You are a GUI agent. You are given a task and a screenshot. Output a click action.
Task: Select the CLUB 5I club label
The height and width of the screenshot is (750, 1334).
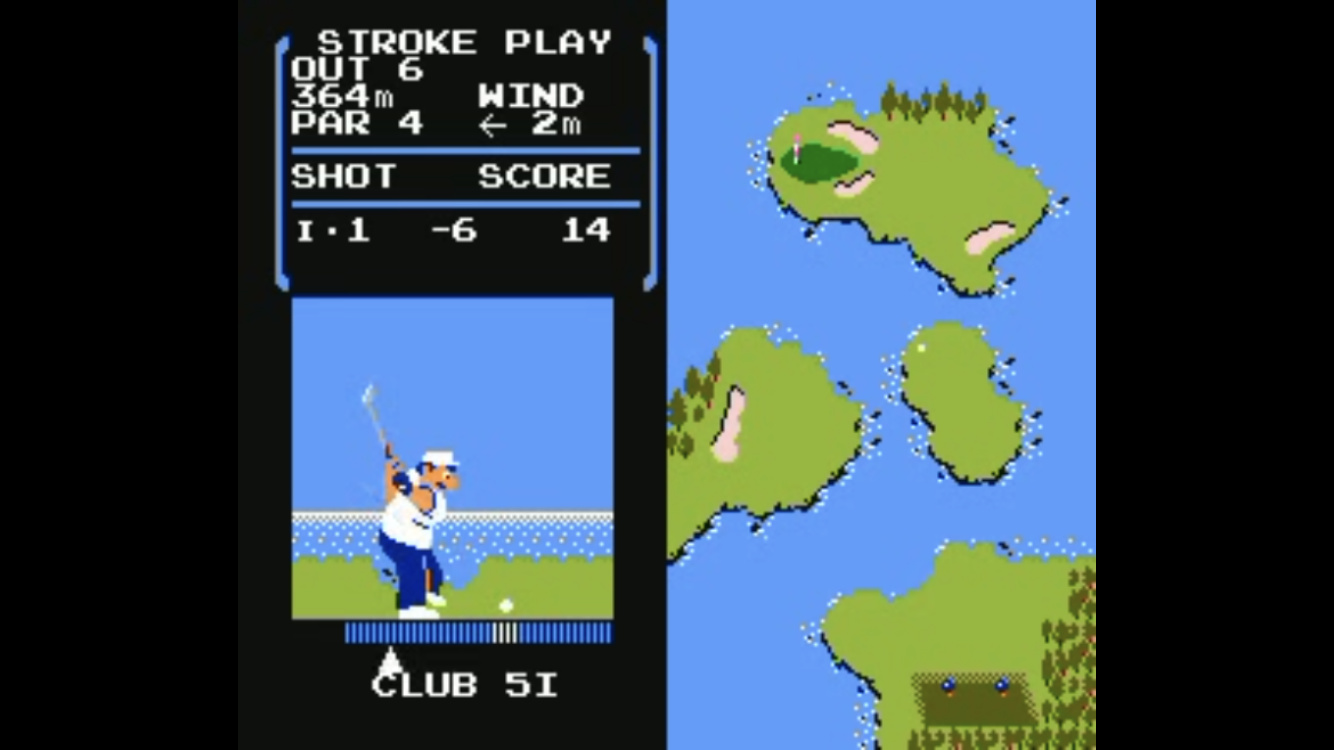464,685
